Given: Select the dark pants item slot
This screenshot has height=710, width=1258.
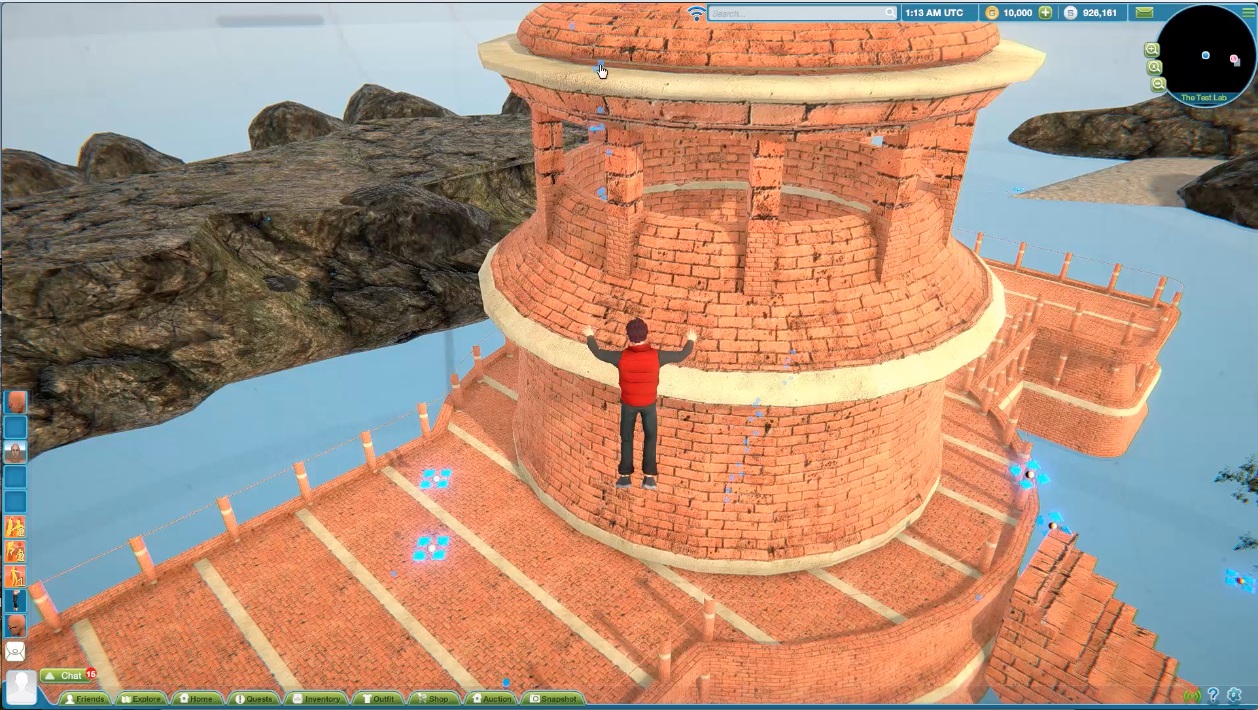Looking at the screenshot, I should pos(15,601).
